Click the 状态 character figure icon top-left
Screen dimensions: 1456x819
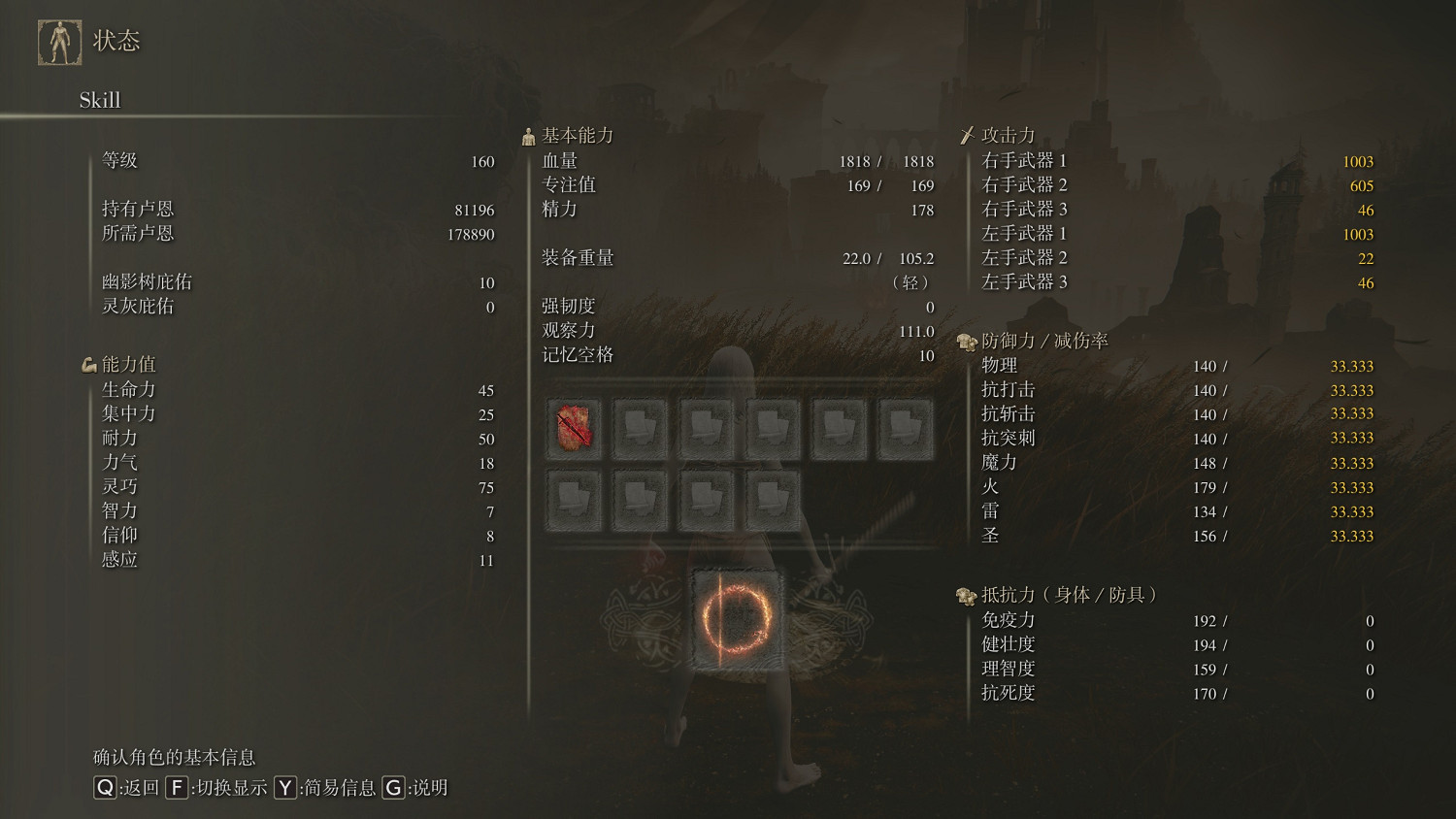tap(59, 39)
